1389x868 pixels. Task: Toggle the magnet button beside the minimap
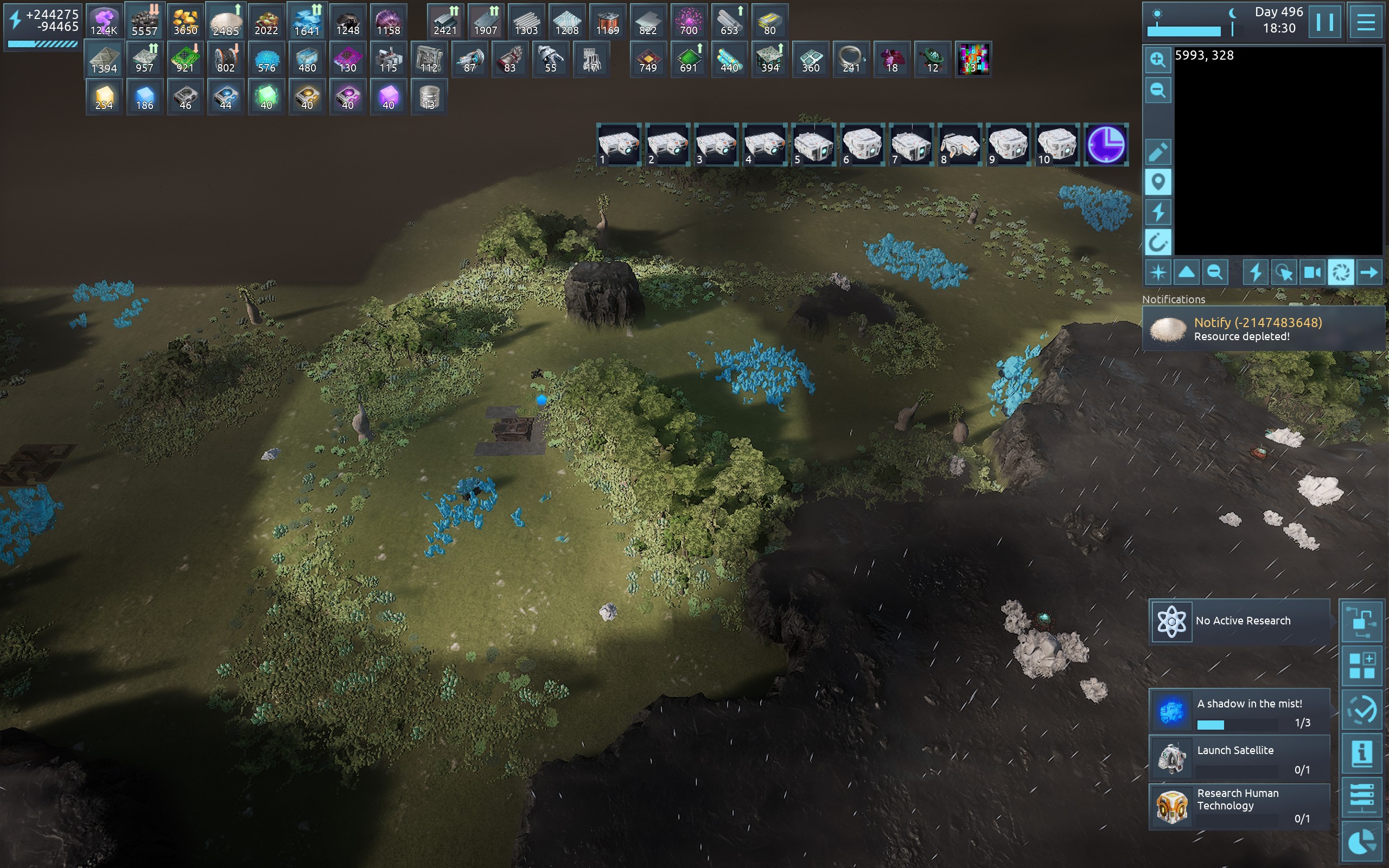click(x=1158, y=242)
